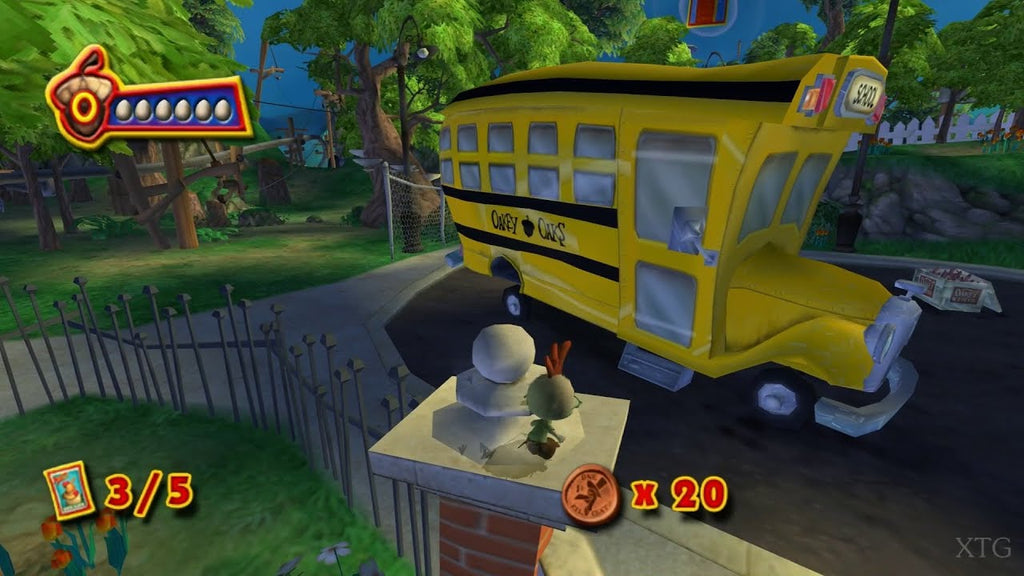
Task: Select the trading card collectible icon
Action: pyautogui.click(x=69, y=492)
